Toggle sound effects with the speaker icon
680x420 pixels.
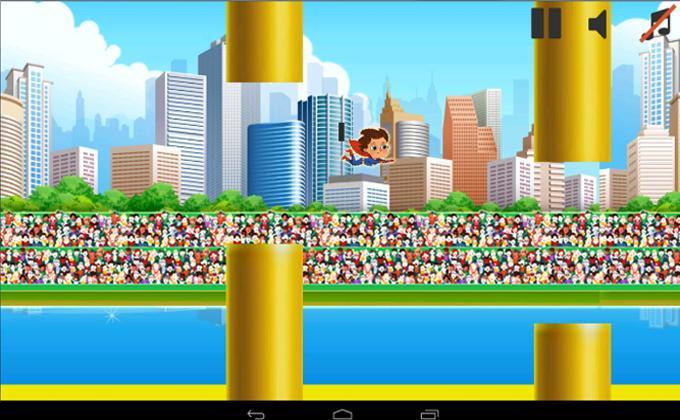click(599, 23)
